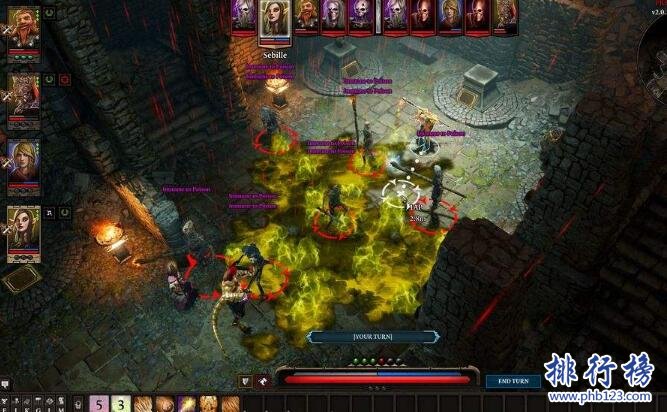The image size is (667, 412).
Task: Use hotbar slot numbered 5
Action: [100, 403]
